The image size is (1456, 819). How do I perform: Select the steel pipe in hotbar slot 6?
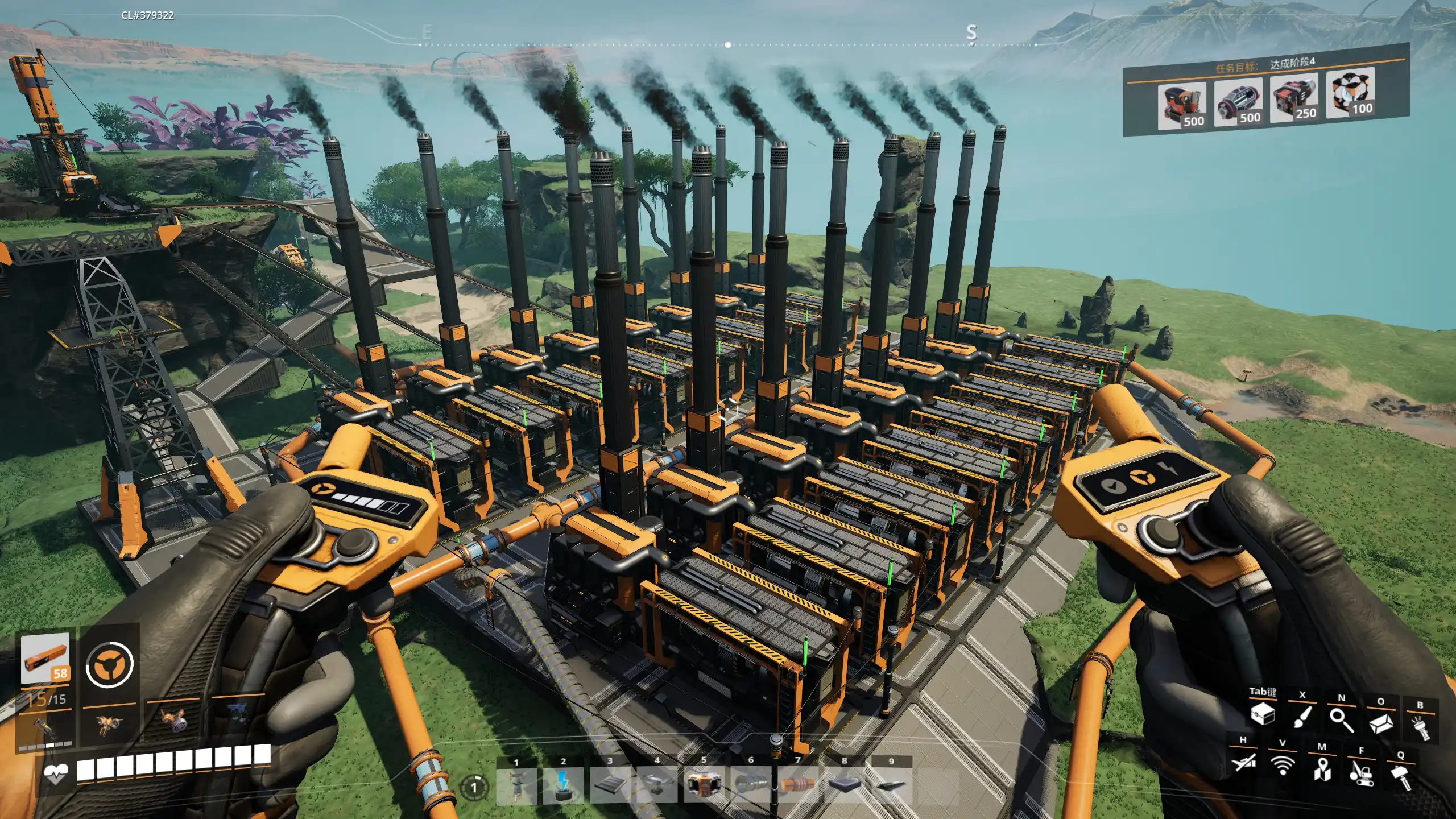pos(751,786)
